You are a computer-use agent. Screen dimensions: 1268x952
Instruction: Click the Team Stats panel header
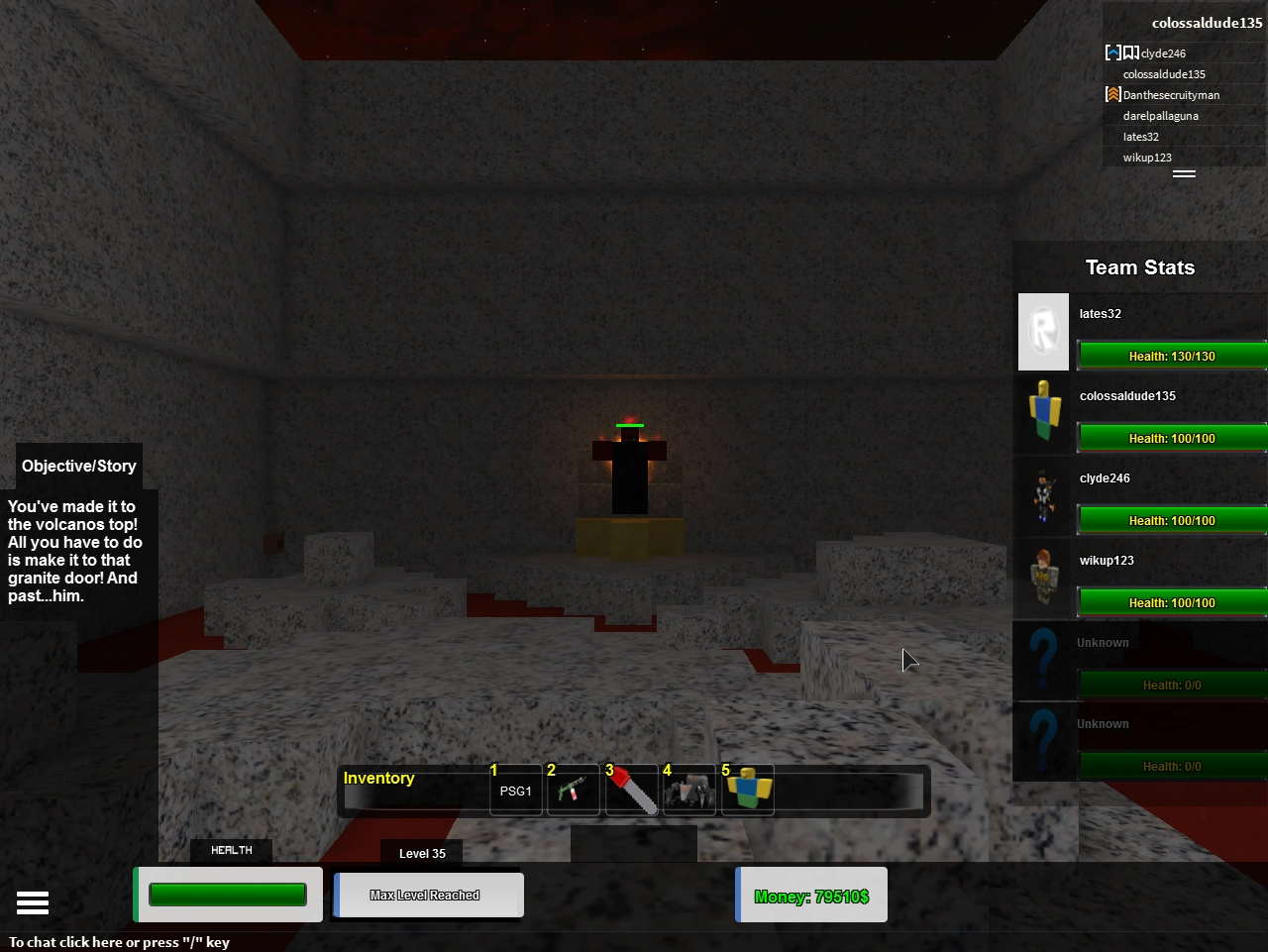click(x=1138, y=266)
